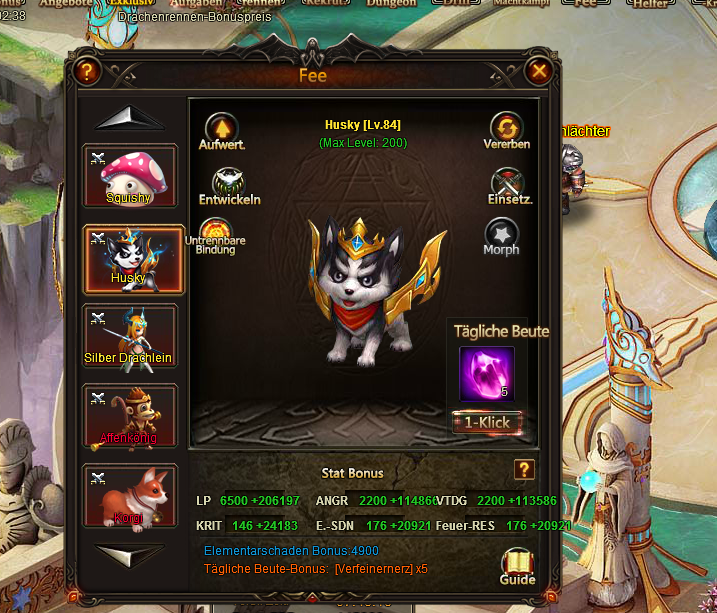Show more pets with the down arrow
The height and width of the screenshot is (613, 717).
(x=130, y=554)
